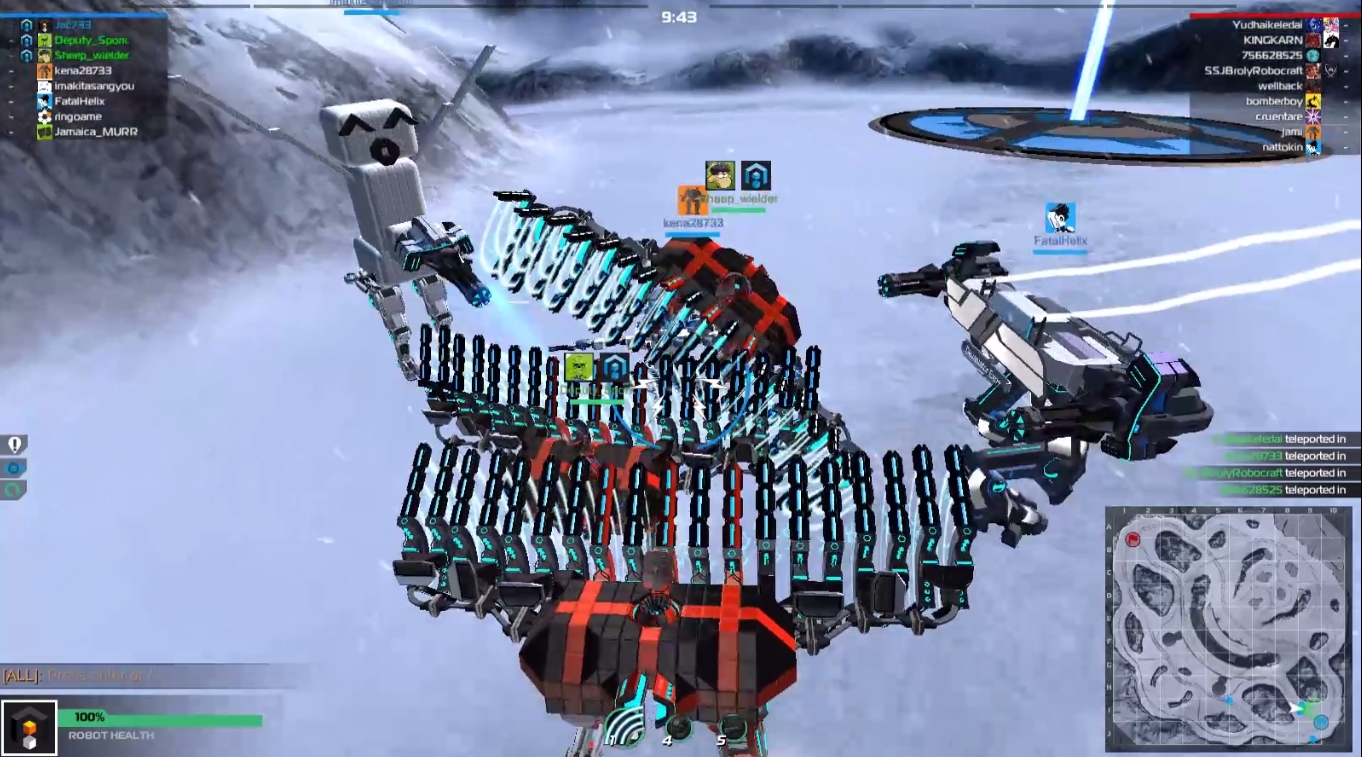The width and height of the screenshot is (1362, 757).
Task: Select weapon slot 4 module icon
Action: pos(678,725)
